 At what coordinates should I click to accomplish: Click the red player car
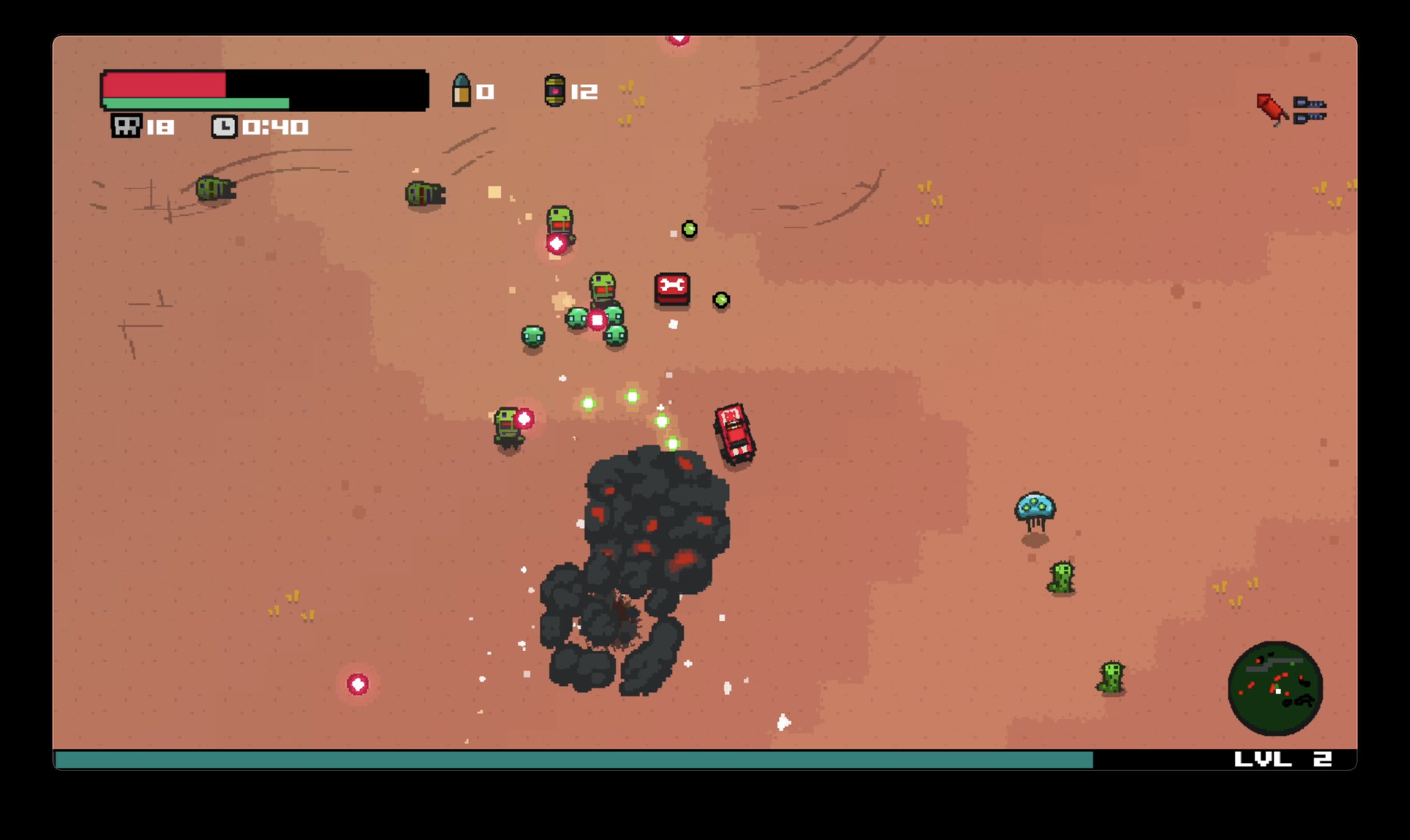(x=732, y=433)
